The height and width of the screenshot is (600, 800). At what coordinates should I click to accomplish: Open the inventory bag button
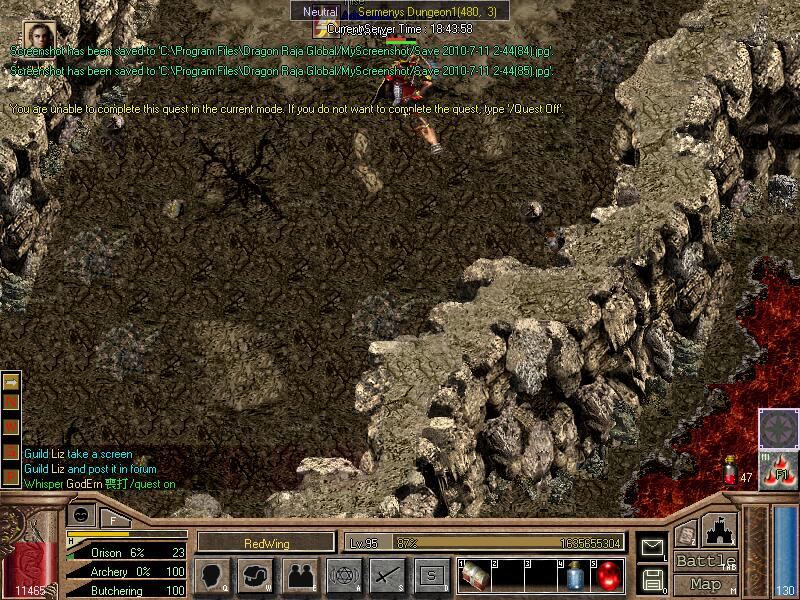pos(256,574)
